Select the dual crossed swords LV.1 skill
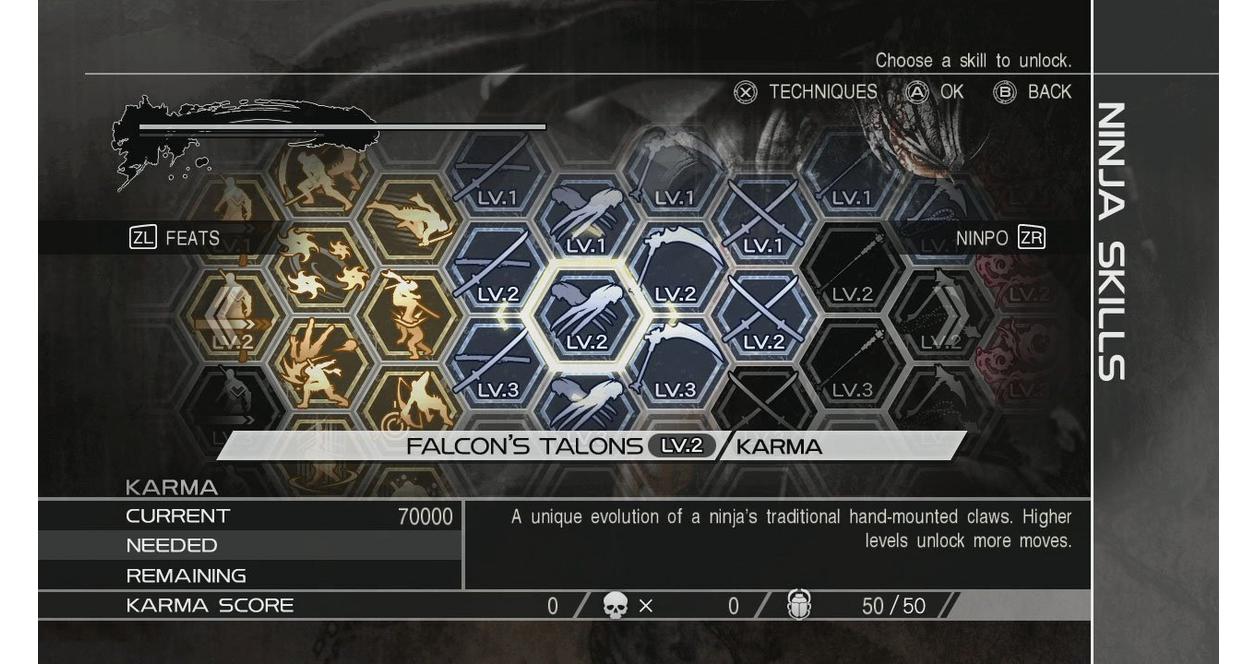 coord(763,220)
